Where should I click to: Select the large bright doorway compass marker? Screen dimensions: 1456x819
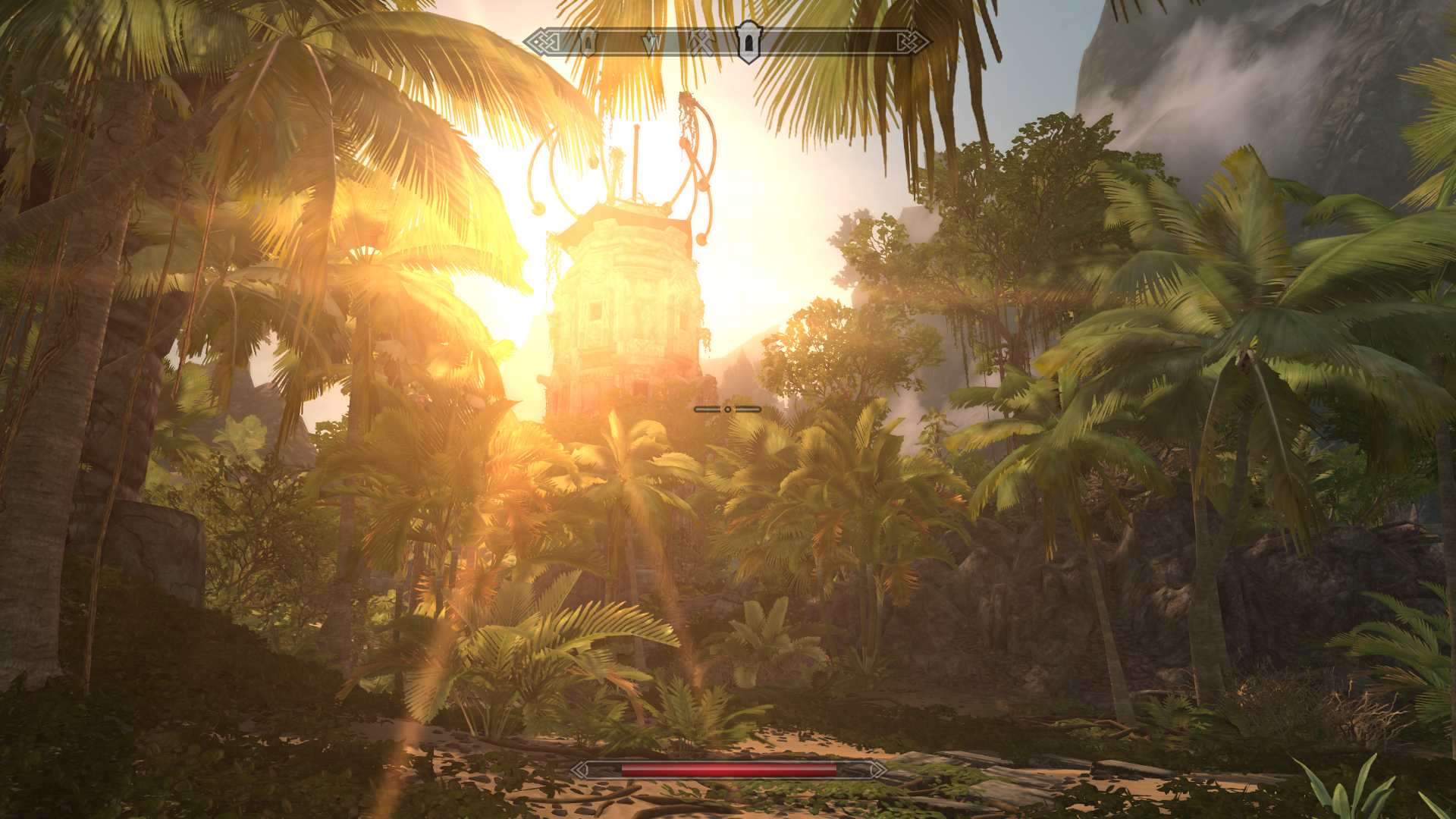point(748,41)
